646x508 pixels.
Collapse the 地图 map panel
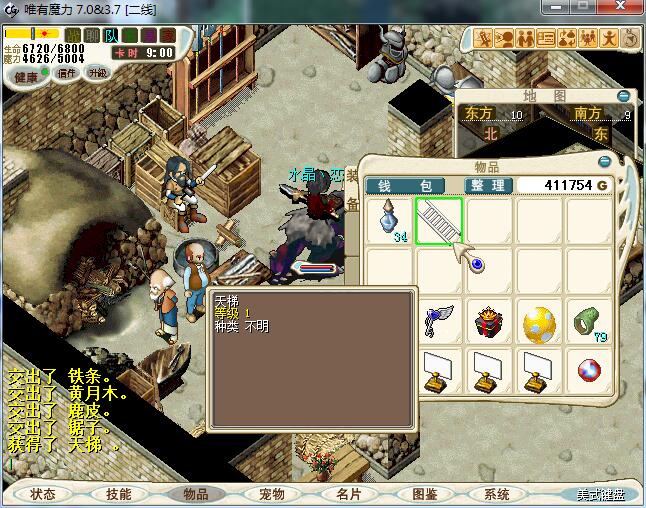click(624, 96)
